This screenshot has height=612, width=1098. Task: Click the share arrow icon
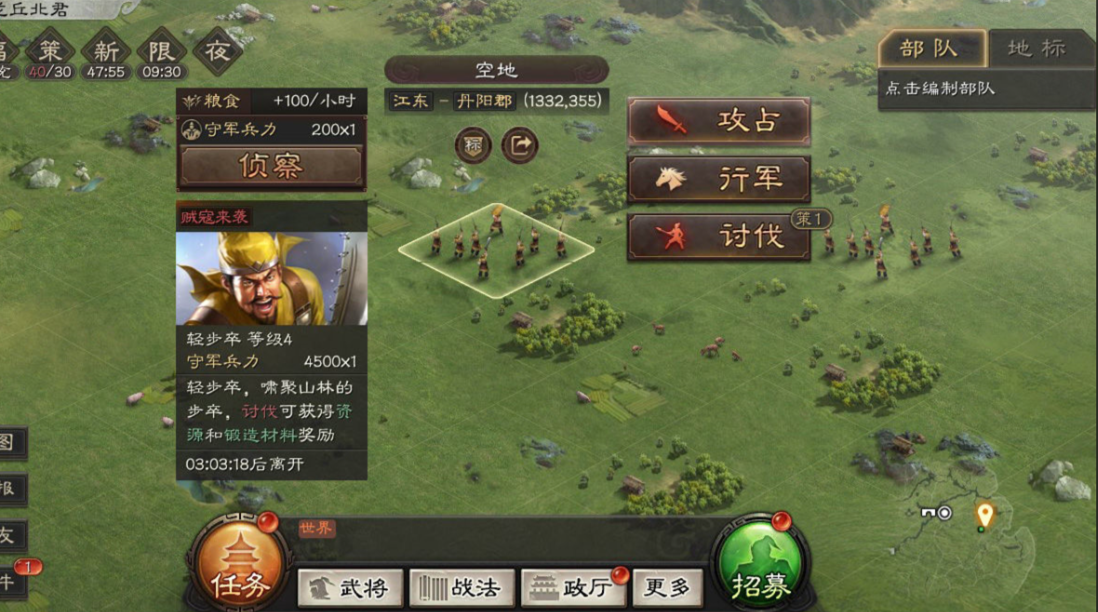coord(520,146)
